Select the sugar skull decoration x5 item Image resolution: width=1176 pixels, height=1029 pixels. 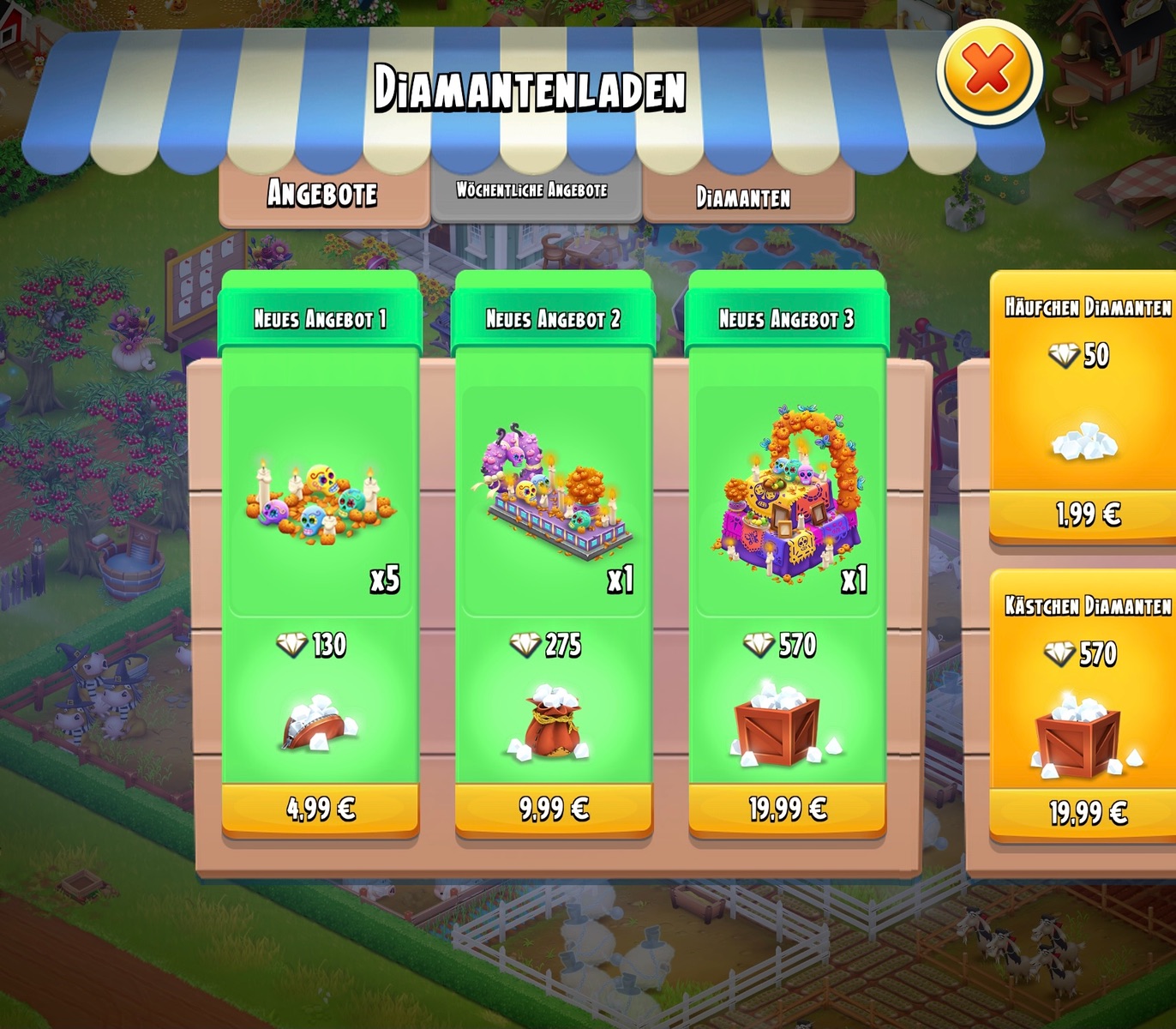[x=321, y=502]
